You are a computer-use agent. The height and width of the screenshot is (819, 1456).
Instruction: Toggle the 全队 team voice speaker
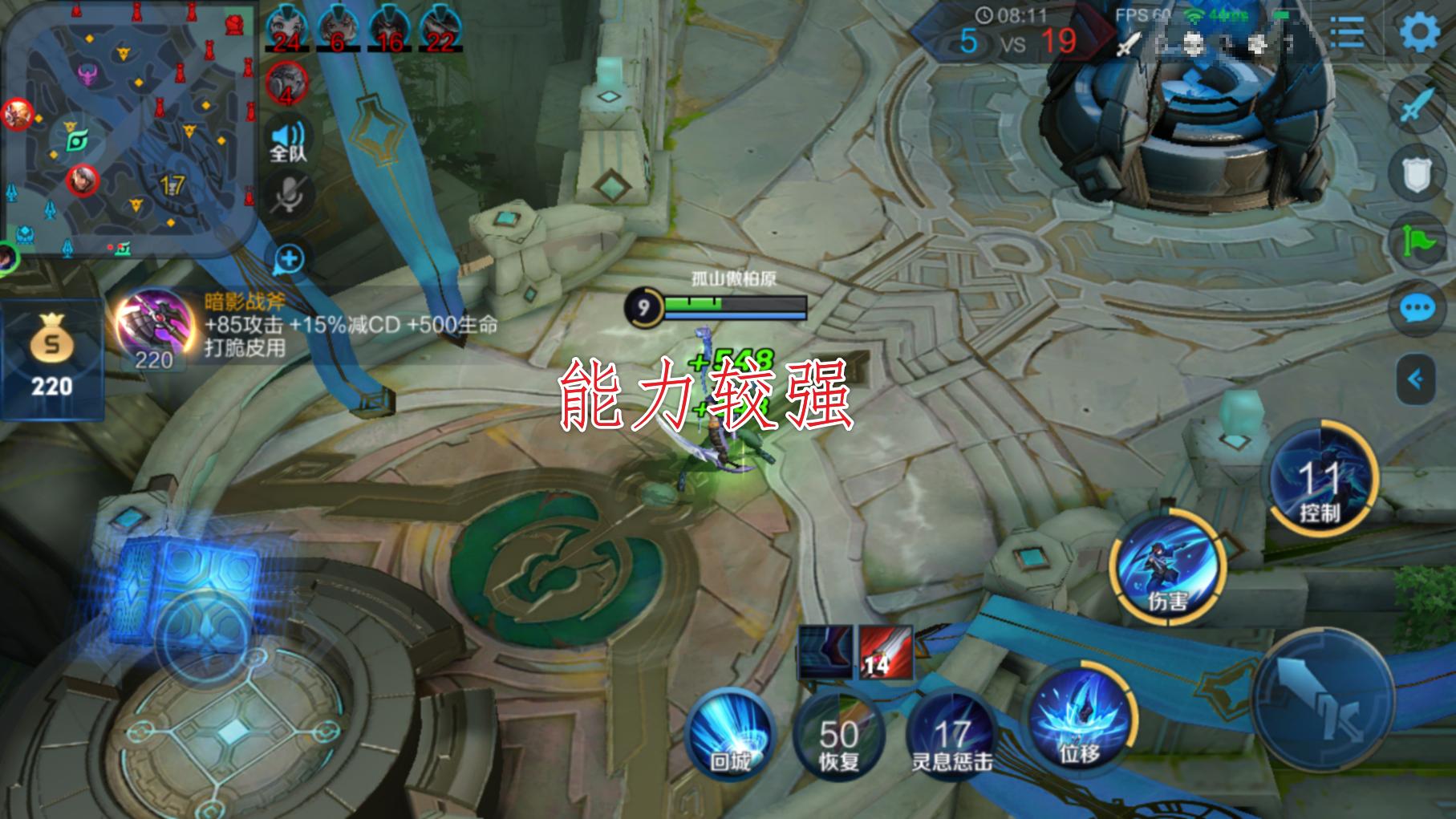pos(288,141)
